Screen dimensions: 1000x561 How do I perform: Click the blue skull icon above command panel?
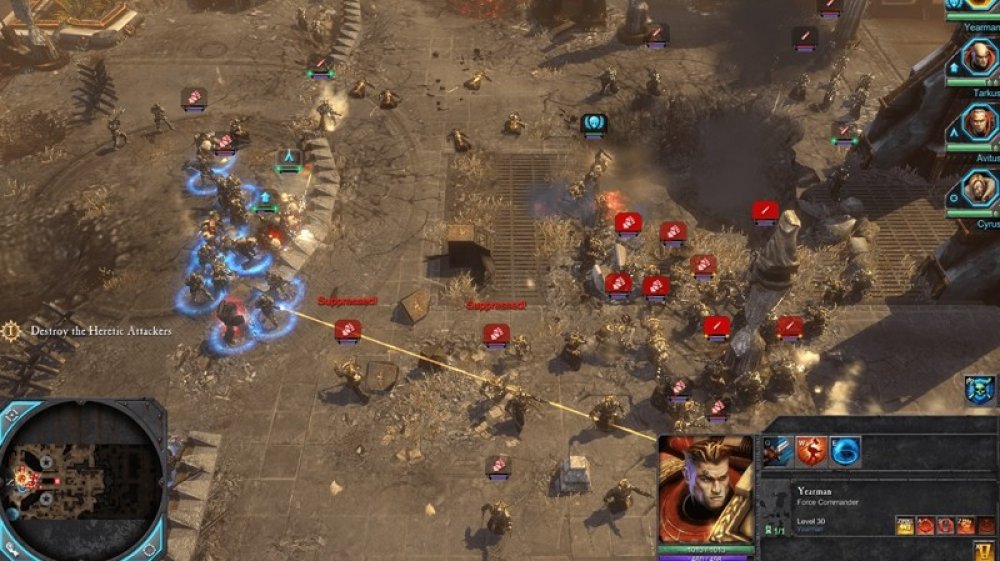point(979,389)
